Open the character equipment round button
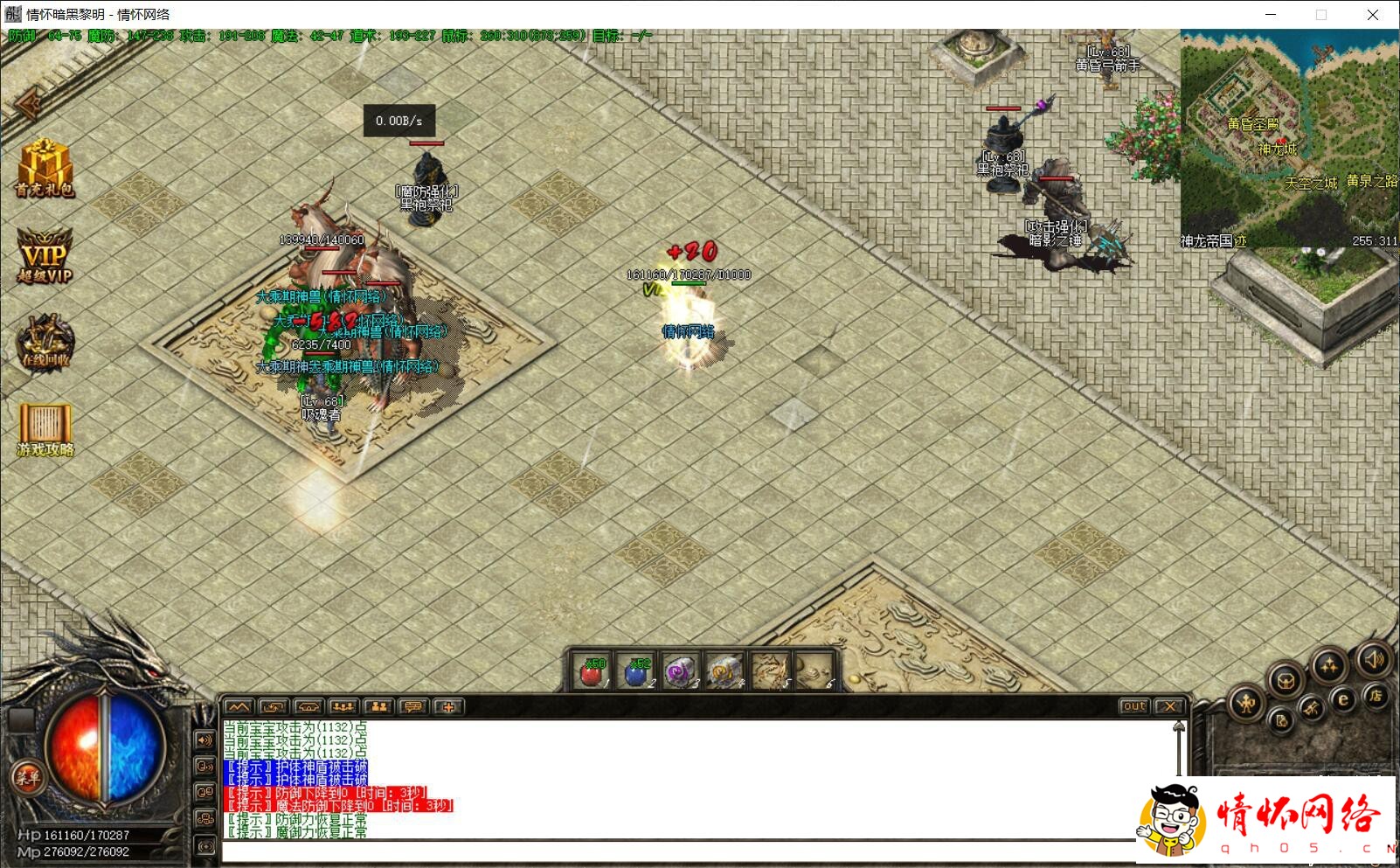The image size is (1400, 868). pyautogui.click(x=1247, y=703)
